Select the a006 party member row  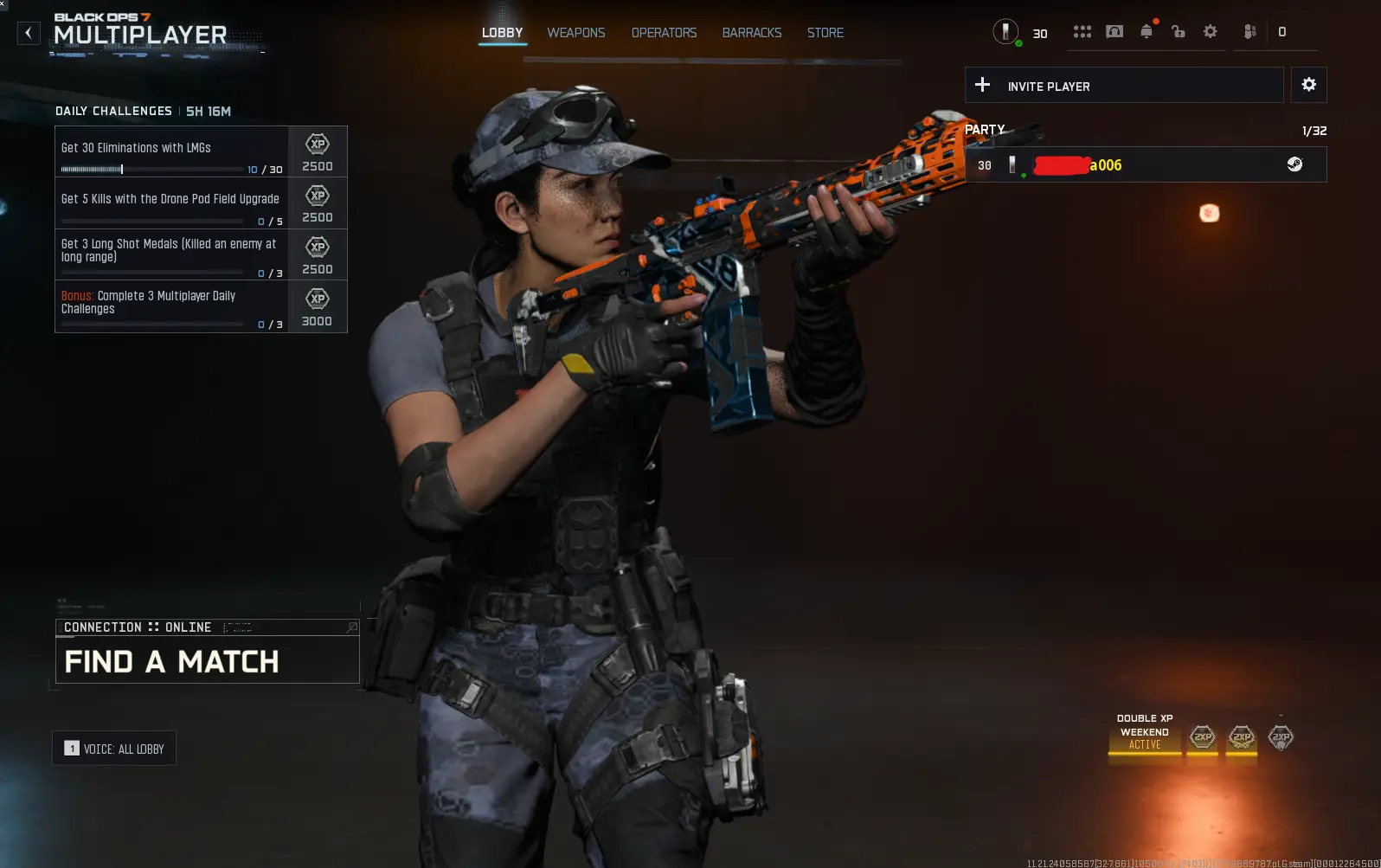pyautogui.click(x=1145, y=165)
